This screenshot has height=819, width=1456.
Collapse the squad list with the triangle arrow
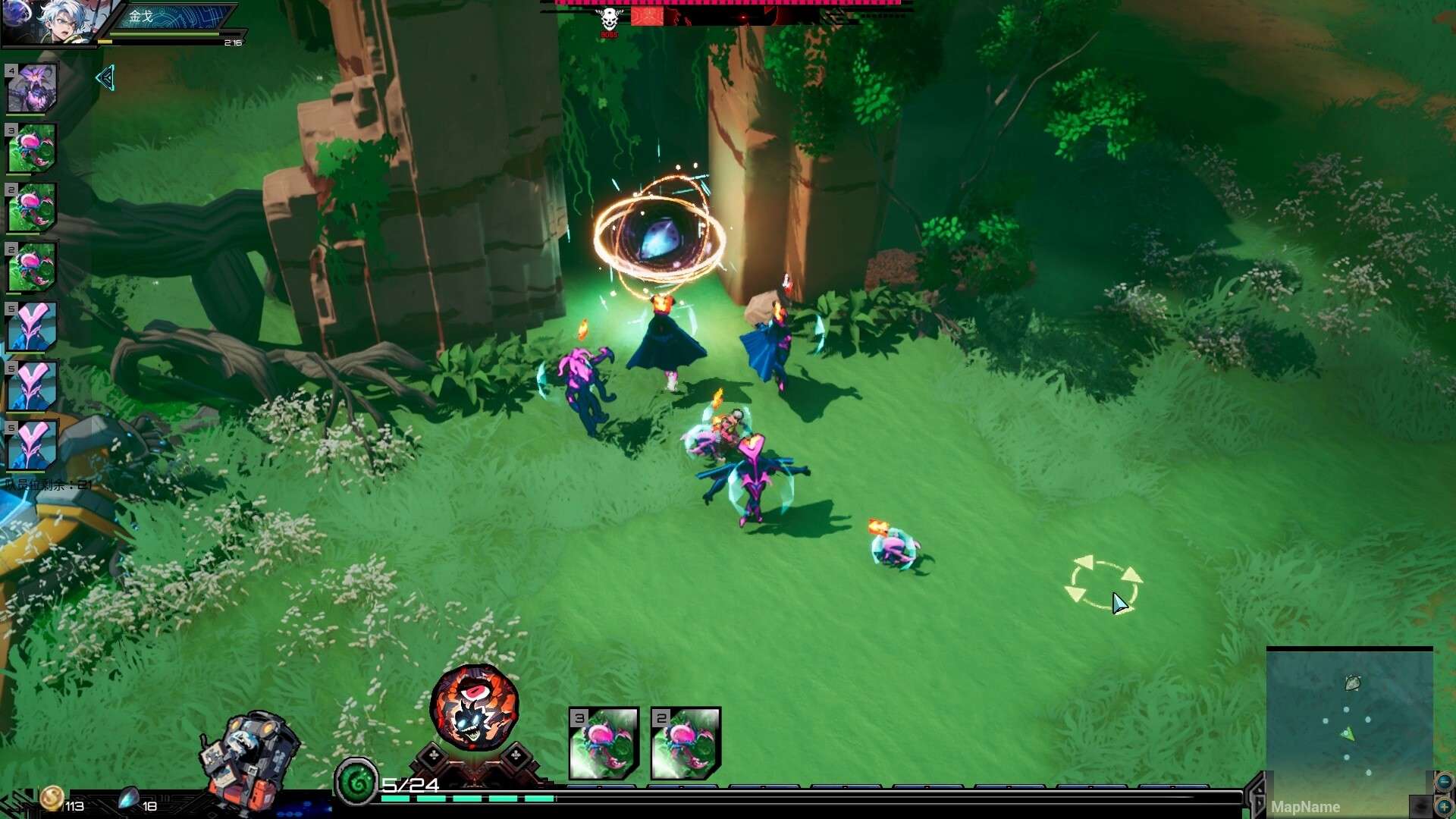(x=105, y=77)
